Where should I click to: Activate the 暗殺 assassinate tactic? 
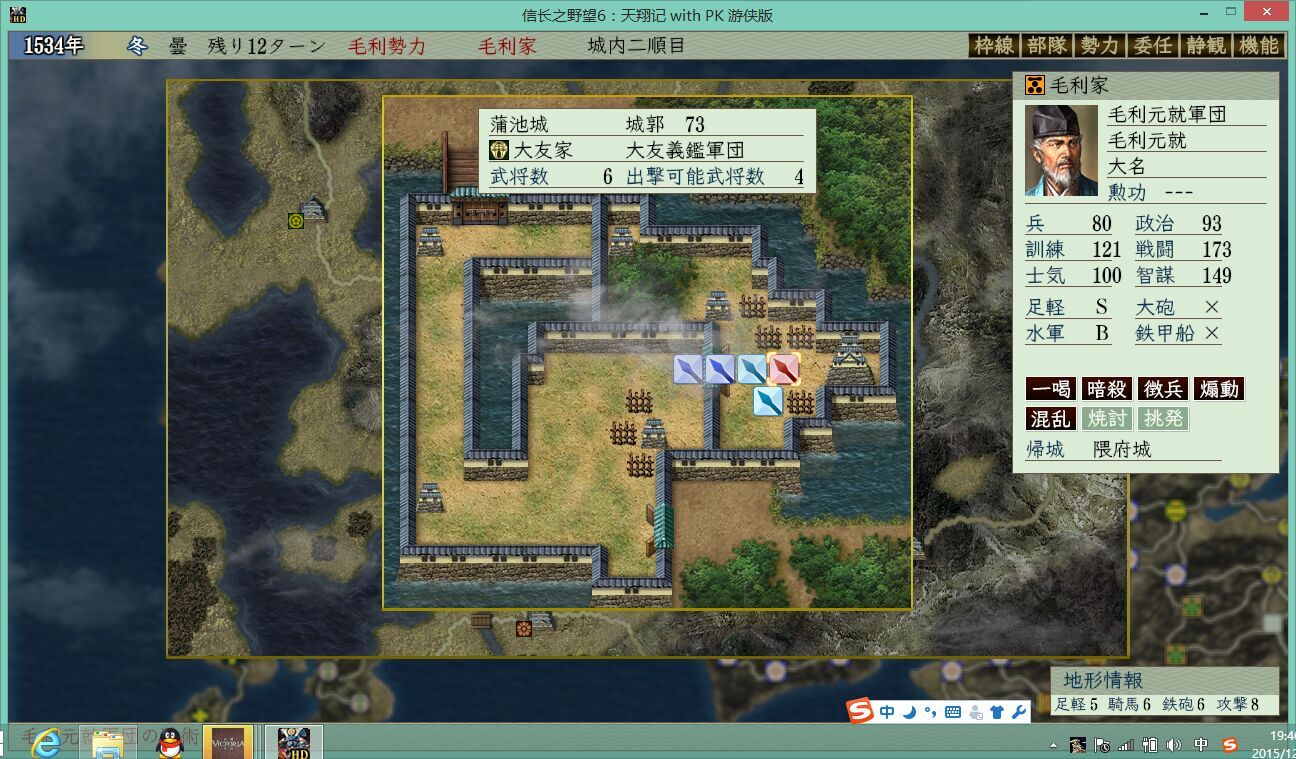(x=1106, y=389)
